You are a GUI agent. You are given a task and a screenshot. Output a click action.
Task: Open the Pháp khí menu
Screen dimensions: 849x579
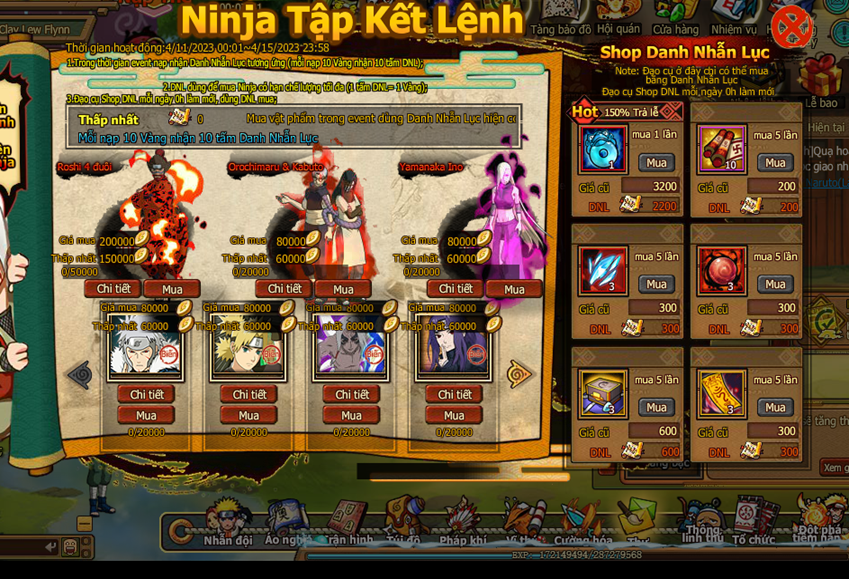point(462,523)
